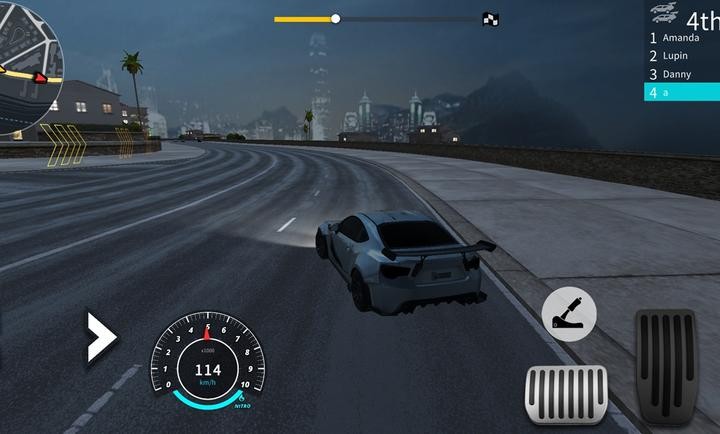
Task: Steer right with the arrow button
Action: (x=101, y=337)
